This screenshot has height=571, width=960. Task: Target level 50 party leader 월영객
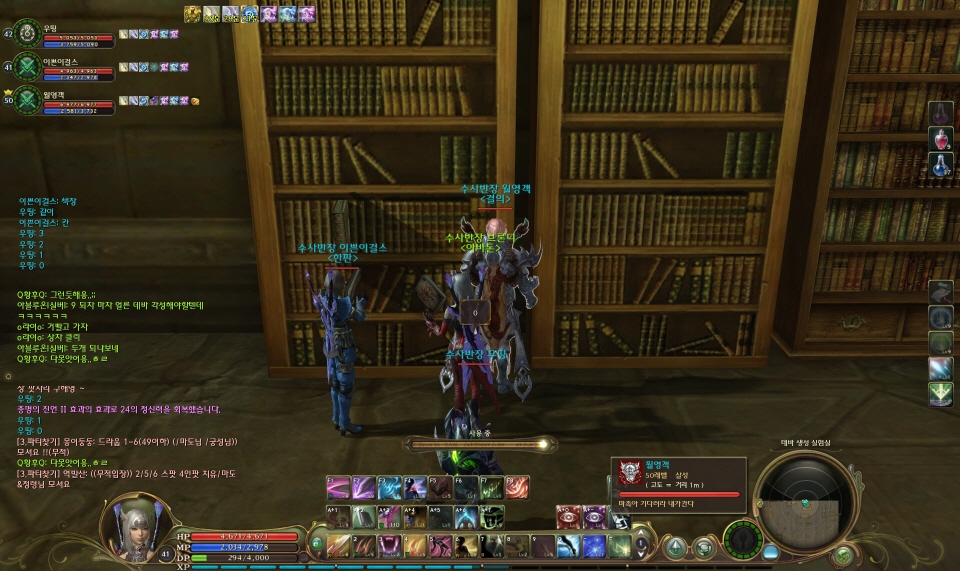pyautogui.click(x=27, y=99)
